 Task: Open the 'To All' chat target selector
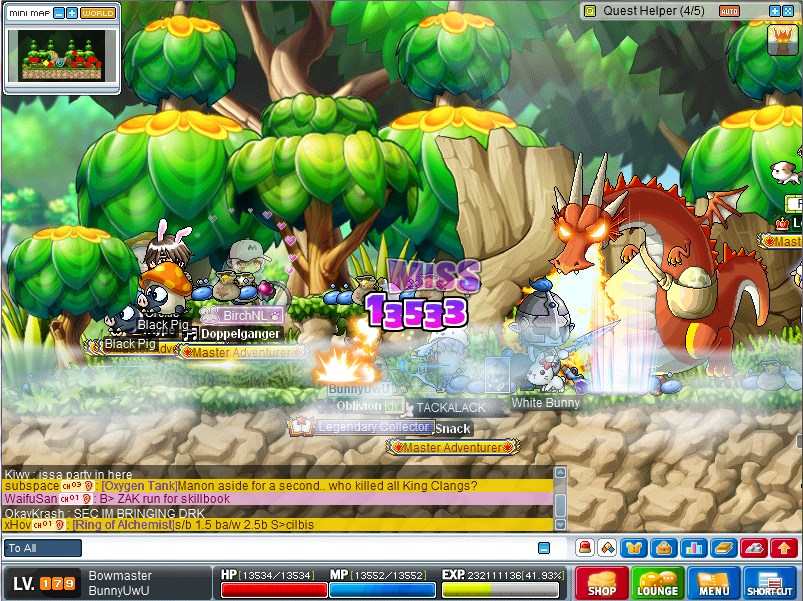pos(43,548)
